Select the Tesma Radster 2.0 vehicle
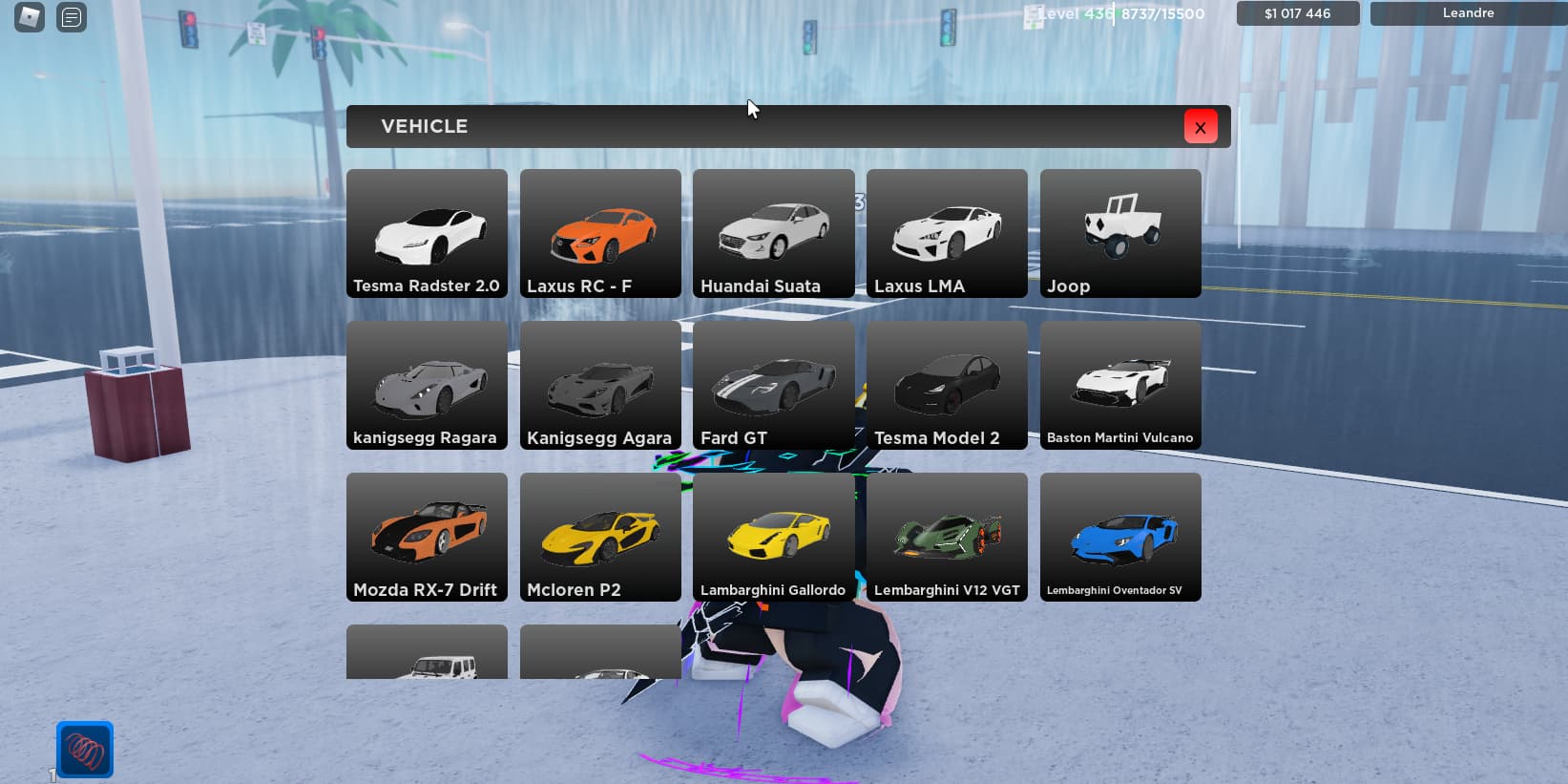The image size is (1568, 784). [x=427, y=232]
